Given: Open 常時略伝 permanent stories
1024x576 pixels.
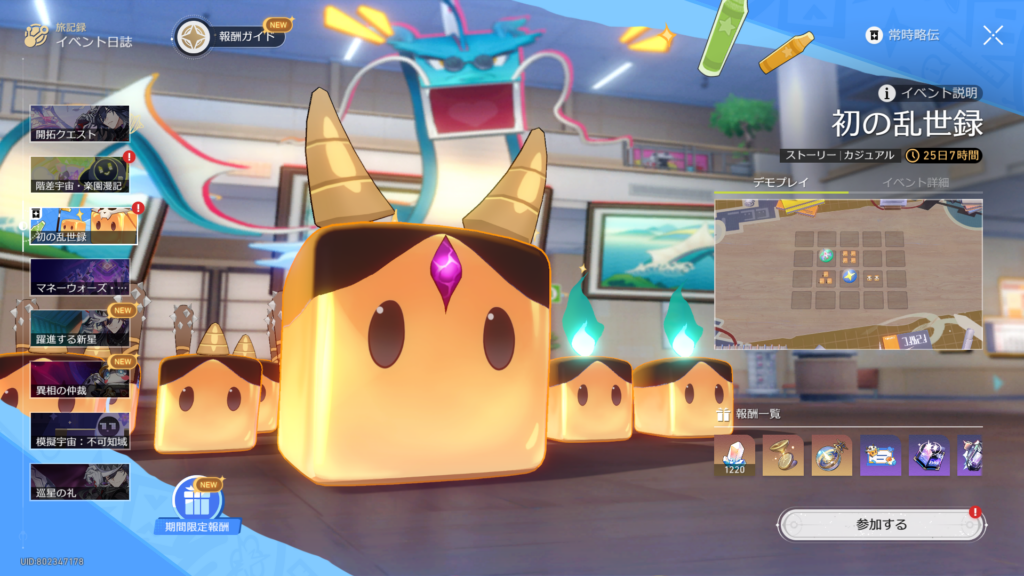Looking at the screenshot, I should click(903, 36).
